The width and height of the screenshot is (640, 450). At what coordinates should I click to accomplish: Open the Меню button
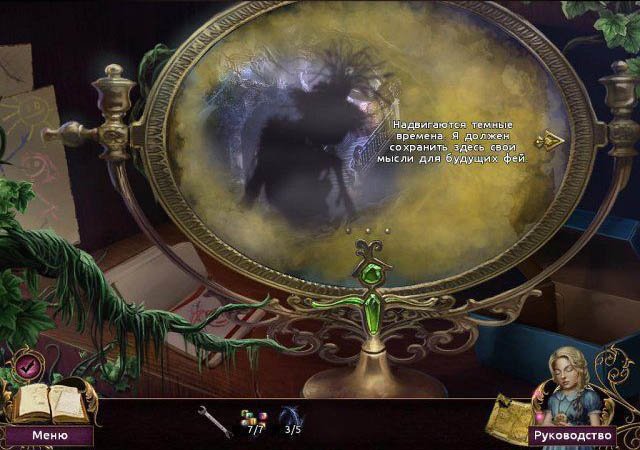point(49,436)
